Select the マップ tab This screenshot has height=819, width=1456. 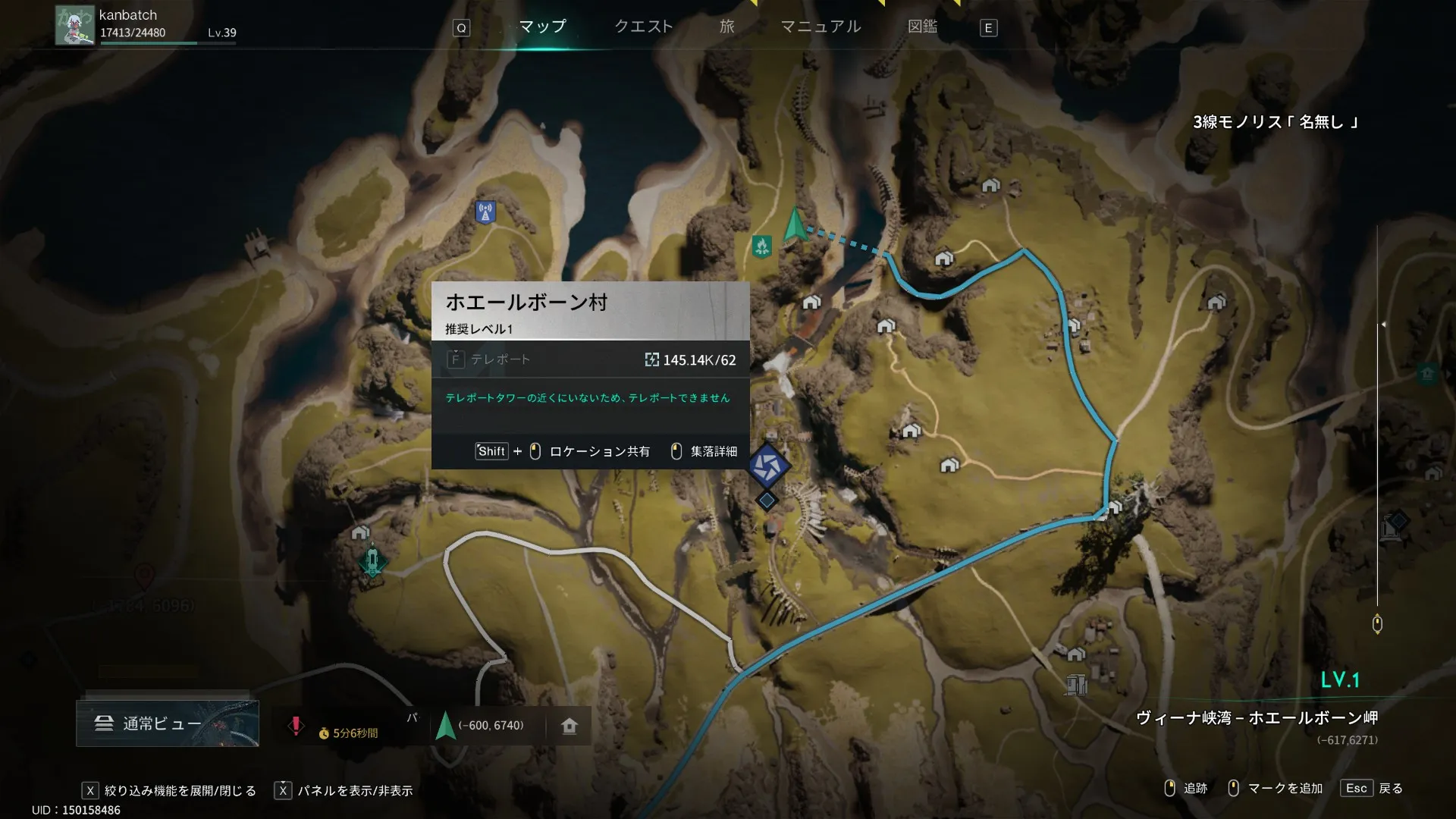tap(542, 27)
